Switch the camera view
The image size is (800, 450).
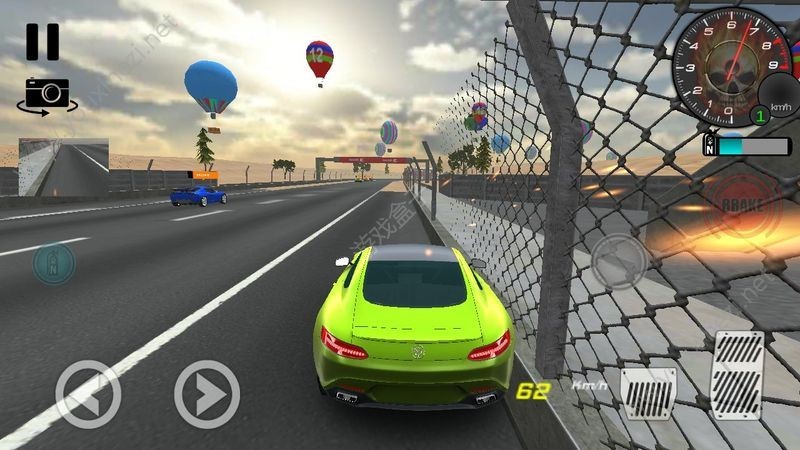click(x=46, y=95)
